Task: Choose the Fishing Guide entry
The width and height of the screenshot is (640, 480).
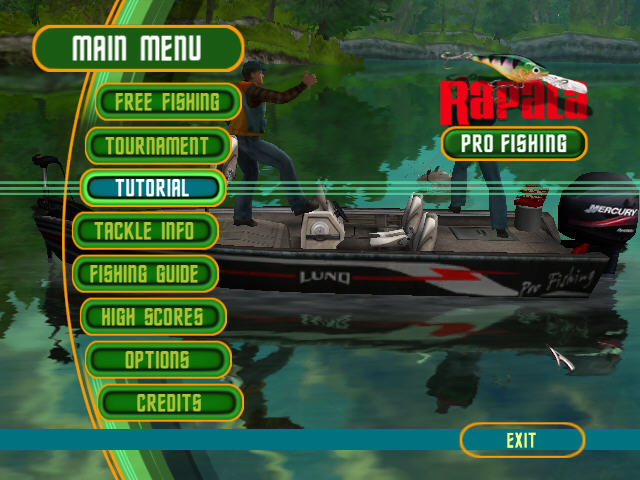Action: point(143,273)
